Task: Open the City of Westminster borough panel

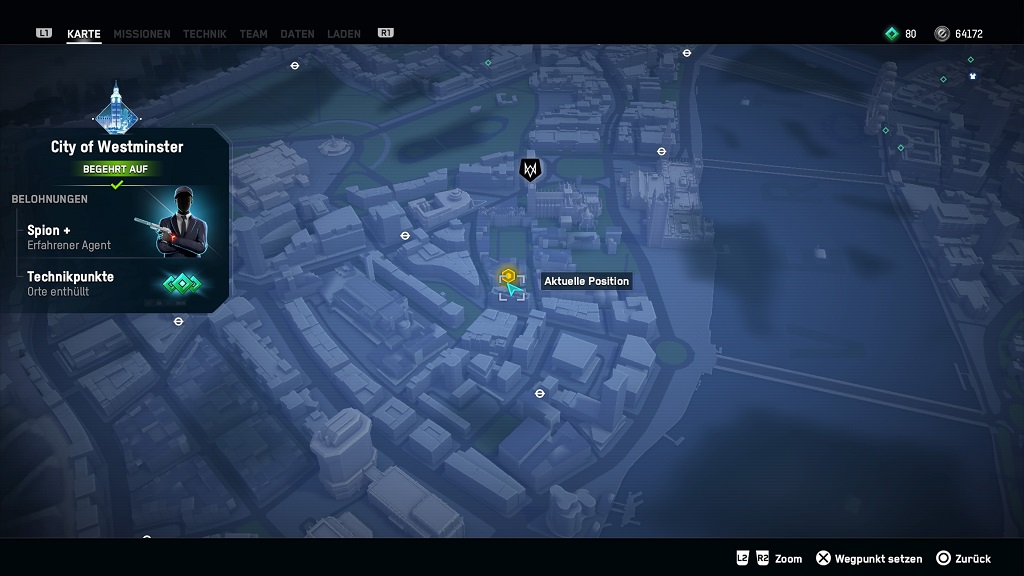Action: click(x=117, y=147)
